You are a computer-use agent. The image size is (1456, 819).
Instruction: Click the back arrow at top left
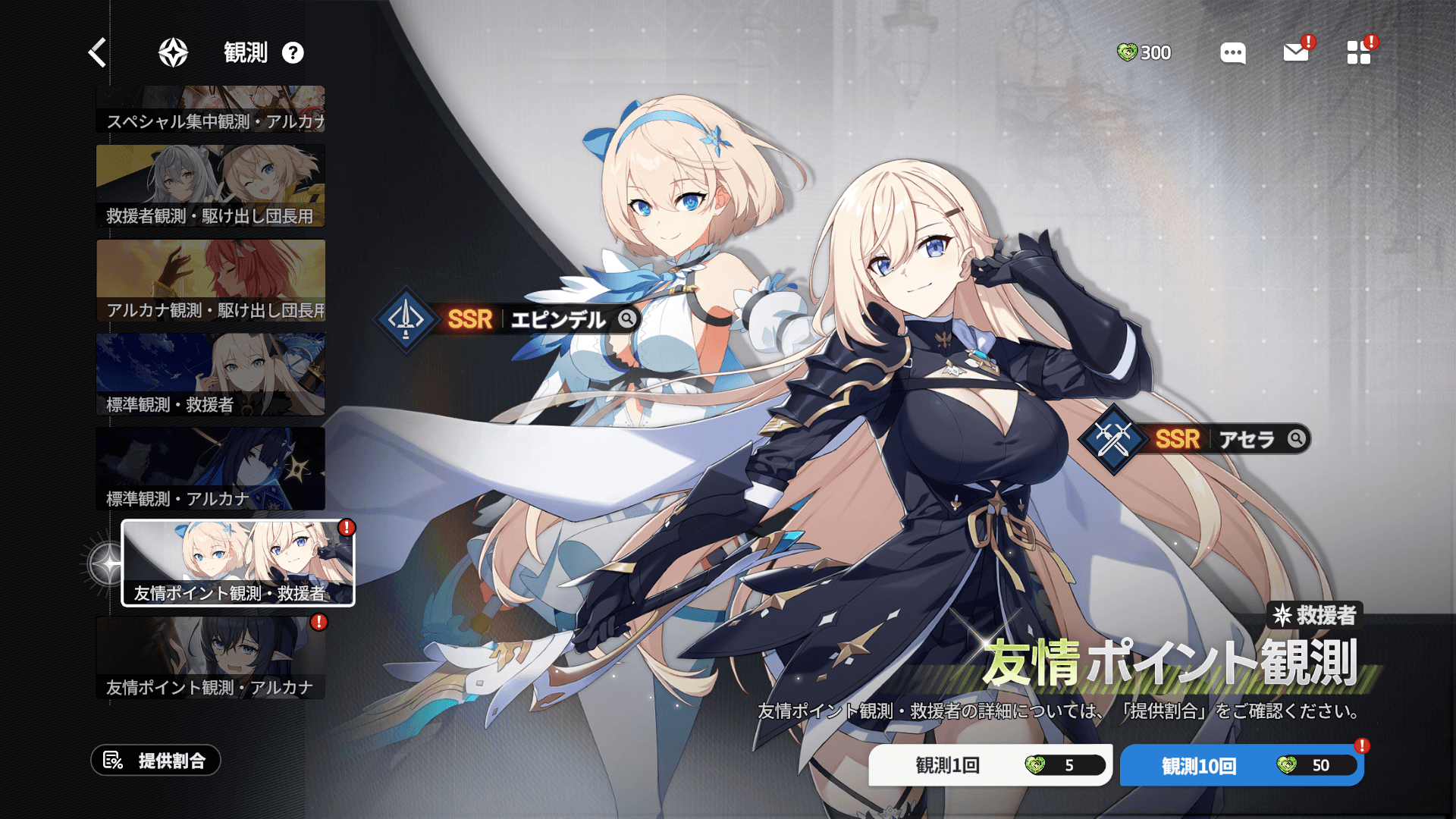[96, 52]
